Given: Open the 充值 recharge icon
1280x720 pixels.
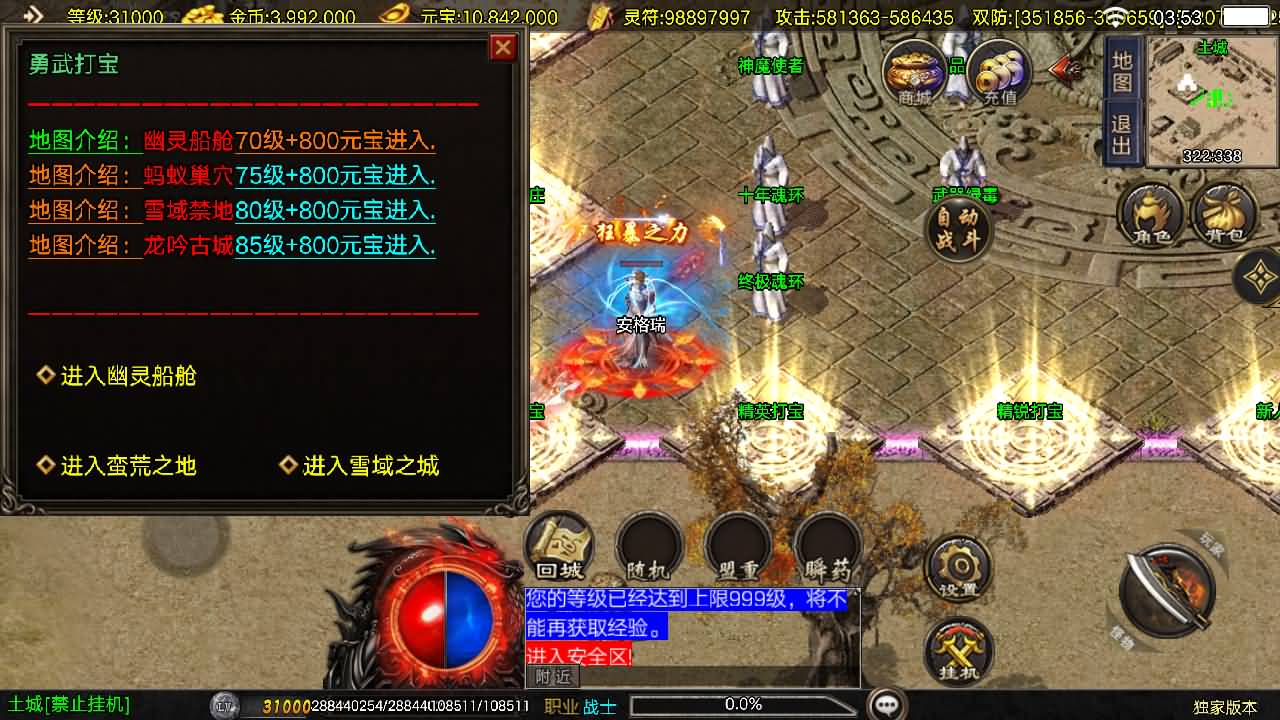Looking at the screenshot, I should (996, 72).
